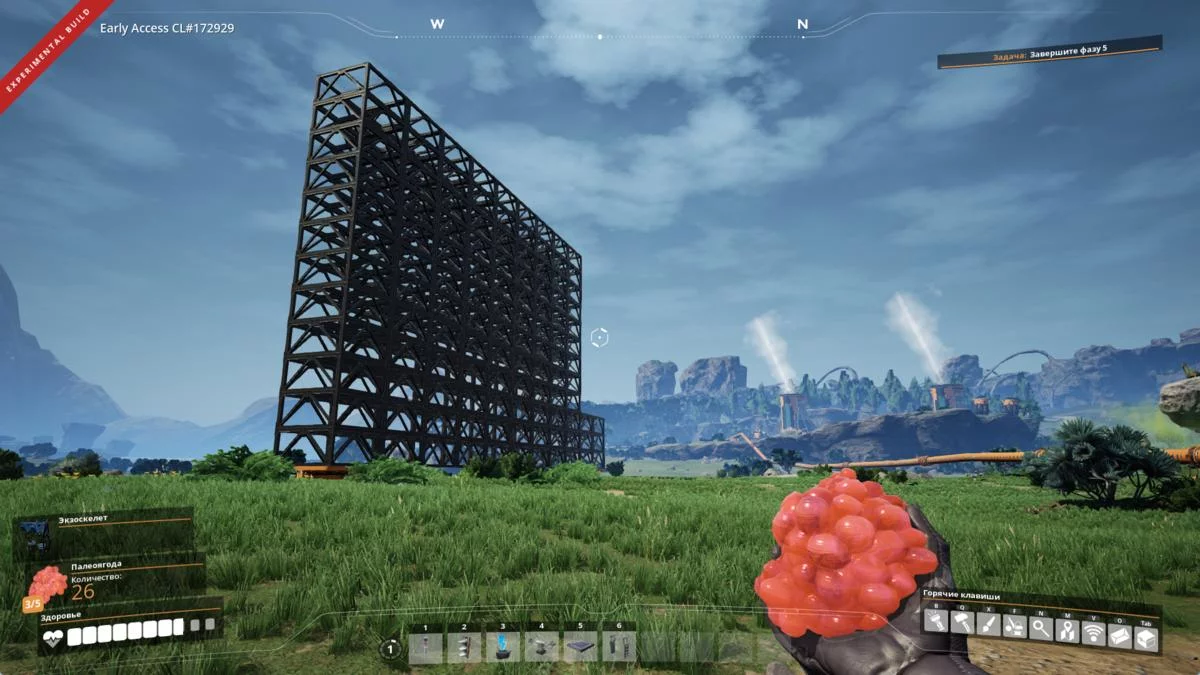Choose hotbar slot 2 wall power outlet
Viewport: 1200px width, 675px height.
click(464, 647)
